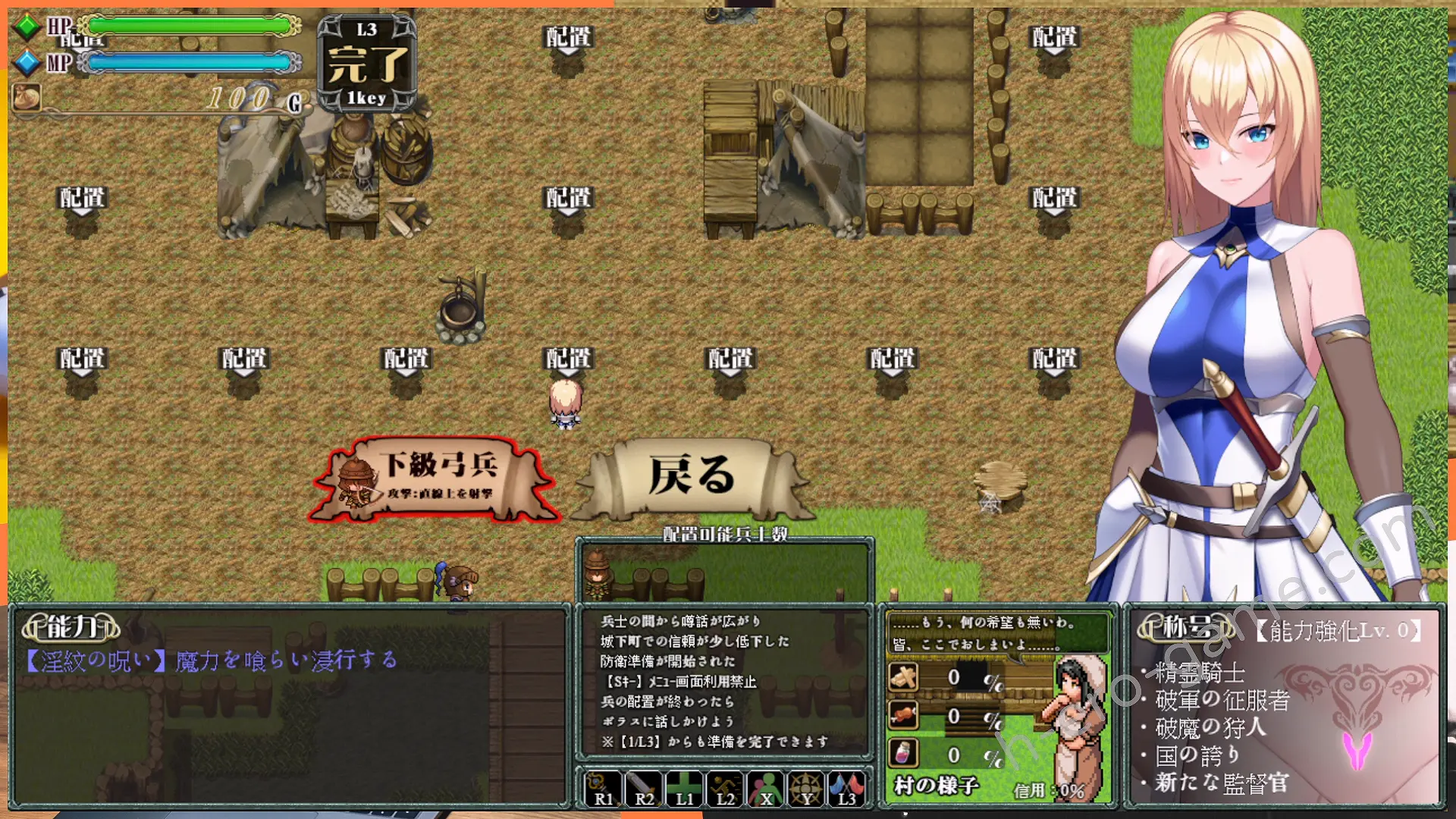The width and height of the screenshot is (1456, 819).
Task: Click the crossed flags icon
Action: click(846, 788)
